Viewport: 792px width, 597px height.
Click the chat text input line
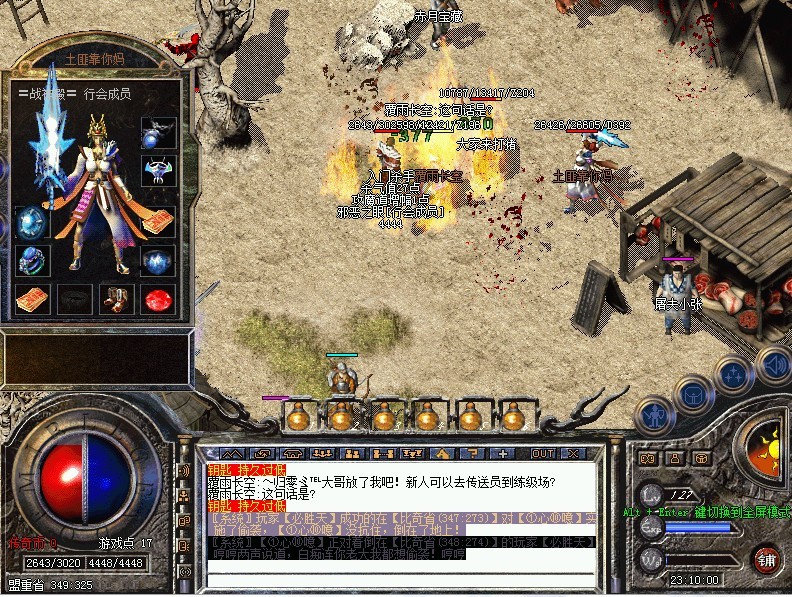(400, 581)
